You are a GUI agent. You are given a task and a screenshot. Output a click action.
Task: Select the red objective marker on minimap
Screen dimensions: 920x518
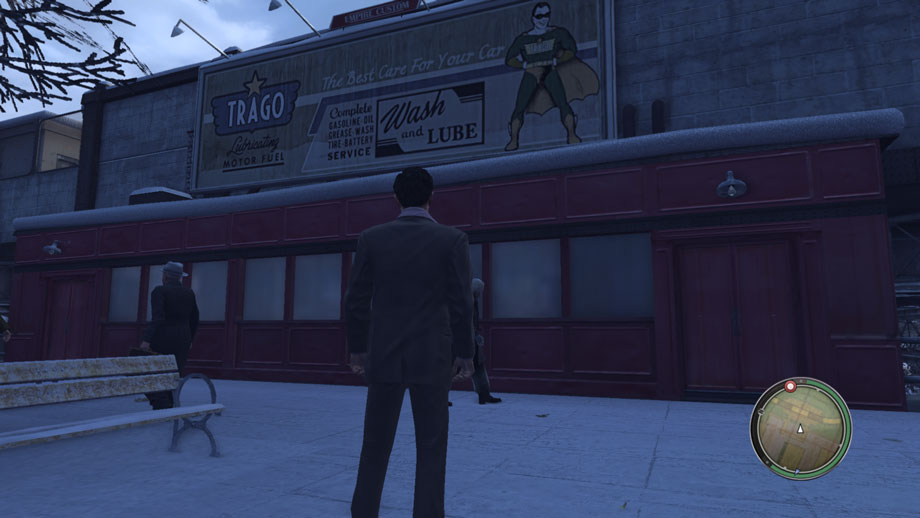point(790,385)
